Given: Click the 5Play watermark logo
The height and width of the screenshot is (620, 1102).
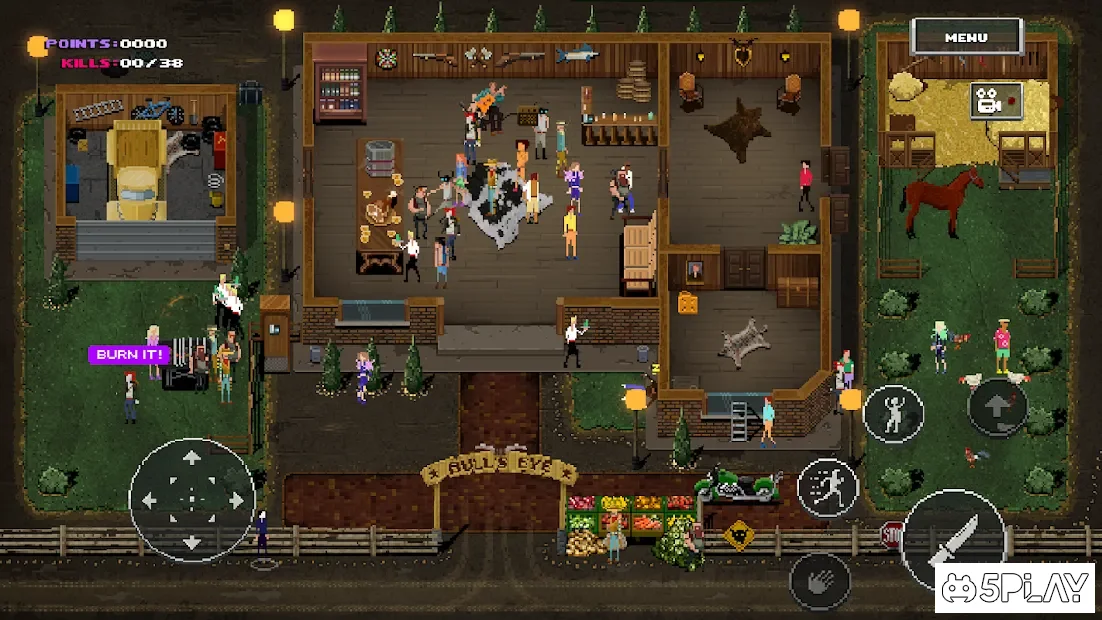Looking at the screenshot, I should pos(1016,588).
